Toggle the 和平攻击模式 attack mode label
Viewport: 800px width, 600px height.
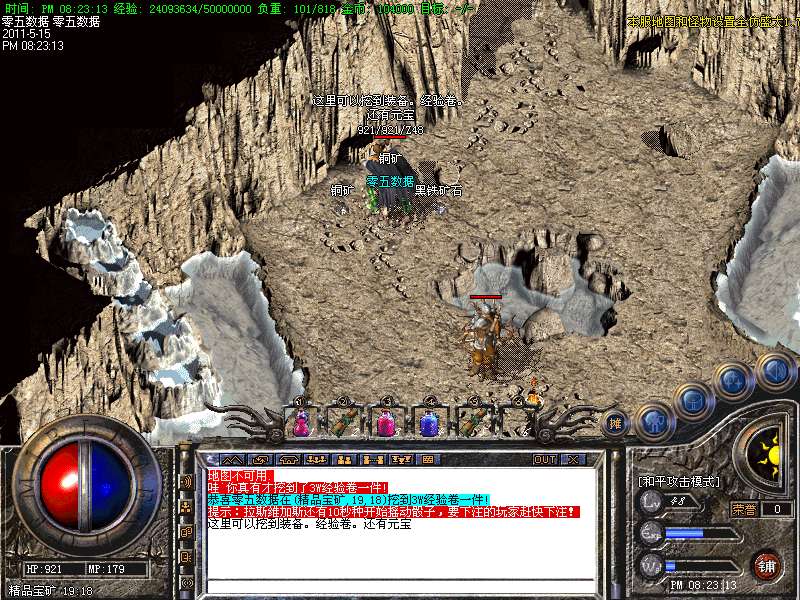pos(680,481)
